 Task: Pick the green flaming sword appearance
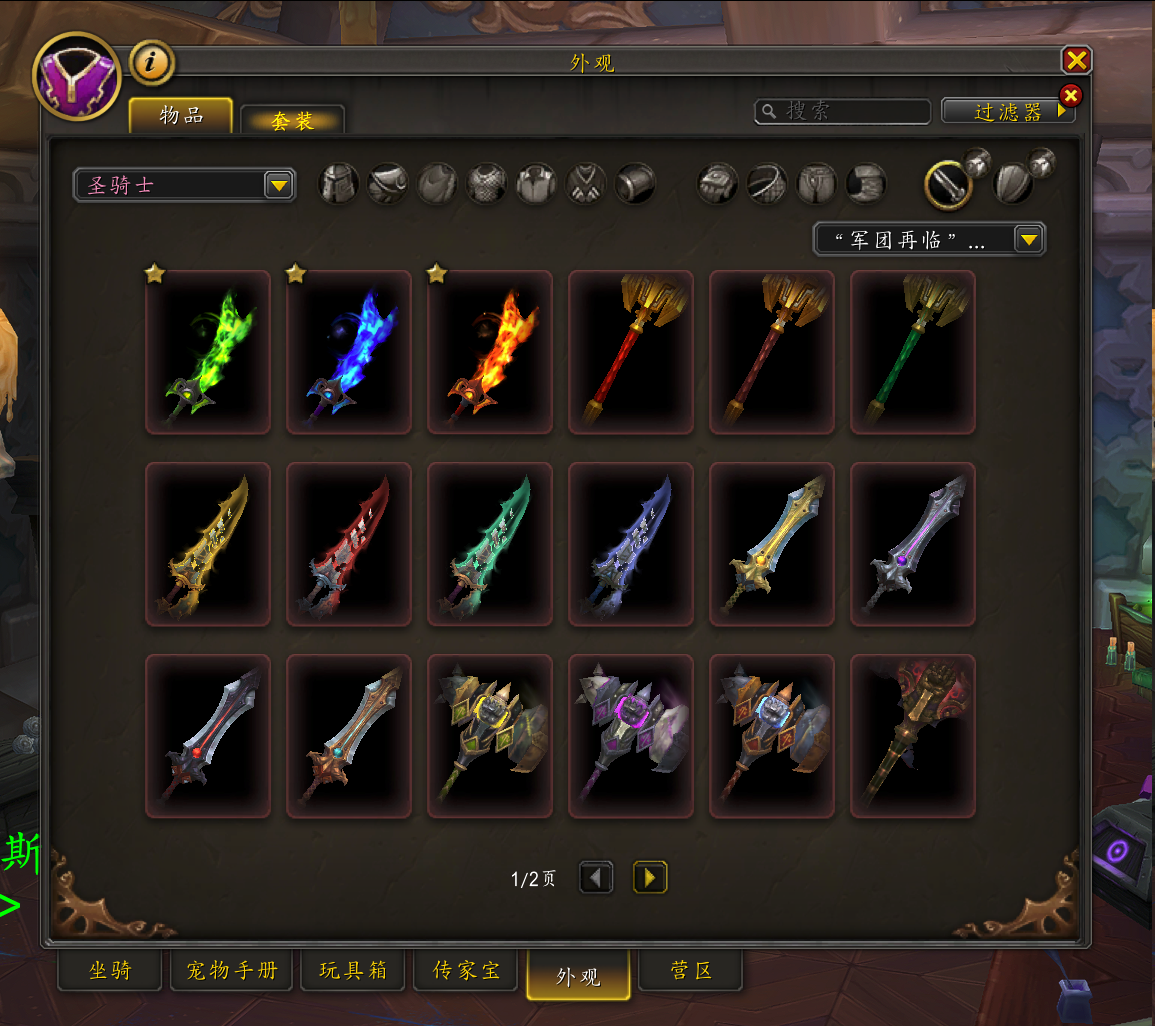[x=208, y=352]
